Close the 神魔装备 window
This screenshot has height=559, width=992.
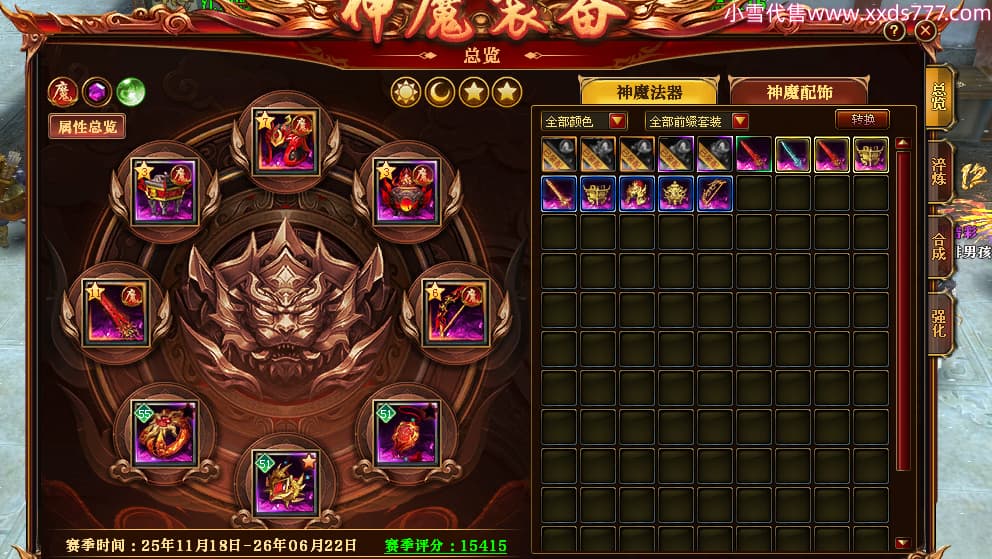925,30
